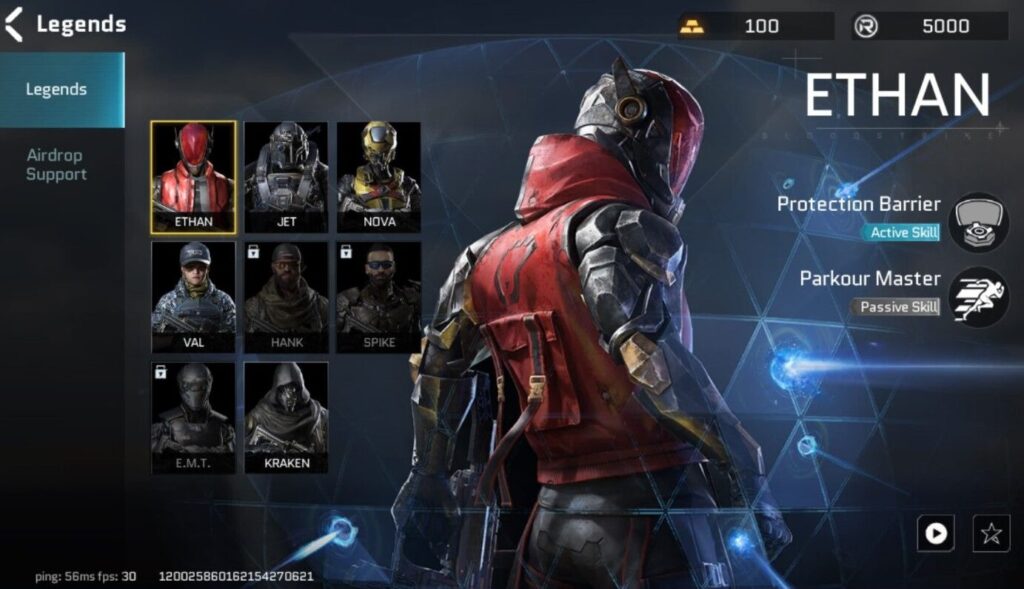Pick the NOVA legend portrait
Screen dimensions: 1024x589
click(x=378, y=177)
